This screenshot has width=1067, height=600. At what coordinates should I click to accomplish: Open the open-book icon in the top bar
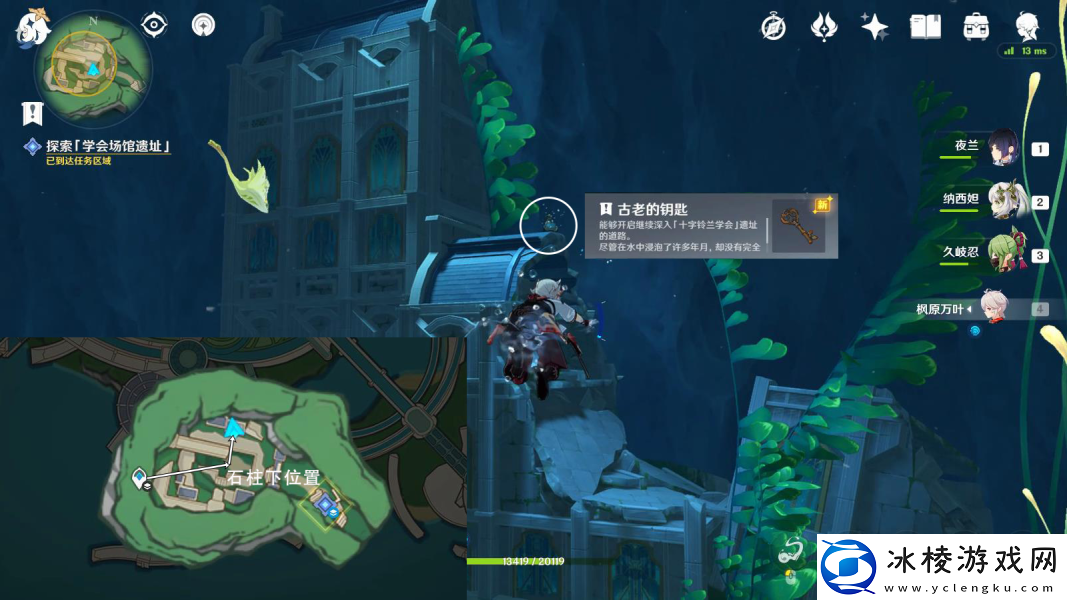[925, 27]
